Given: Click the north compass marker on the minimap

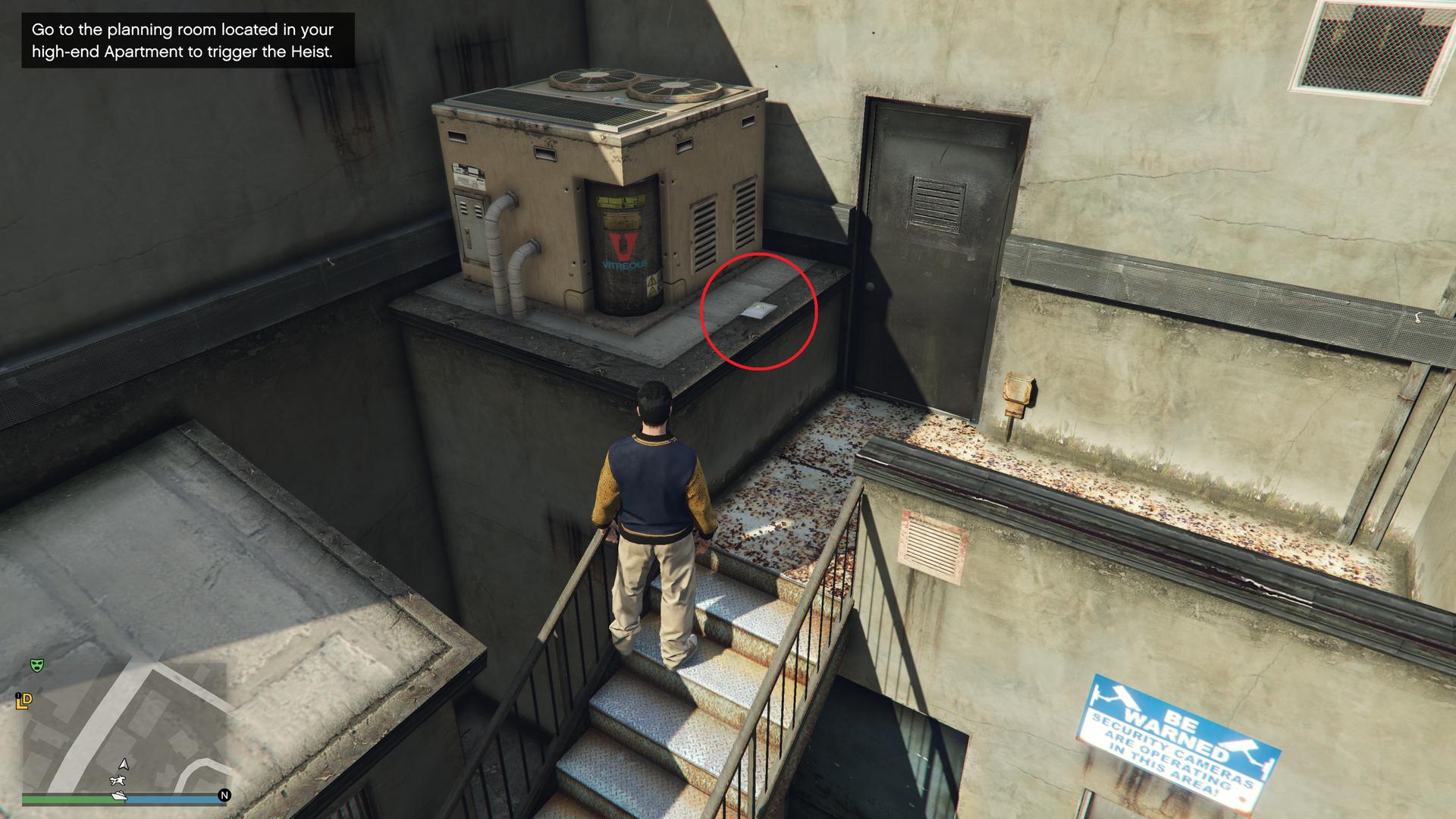Looking at the screenshot, I should 224,795.
